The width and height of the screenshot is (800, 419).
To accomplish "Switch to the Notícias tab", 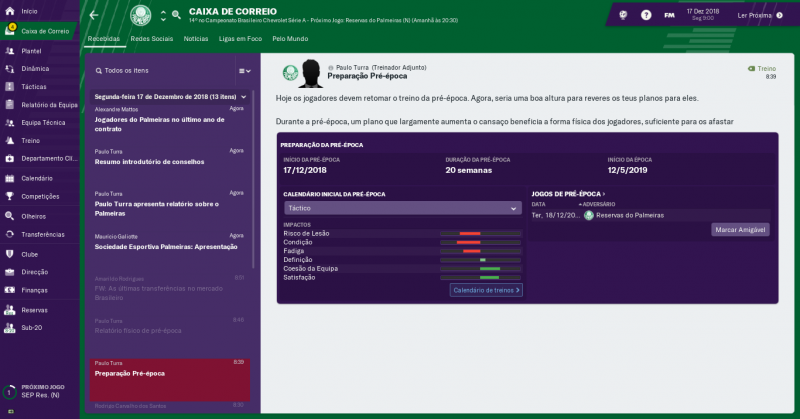I will point(196,38).
